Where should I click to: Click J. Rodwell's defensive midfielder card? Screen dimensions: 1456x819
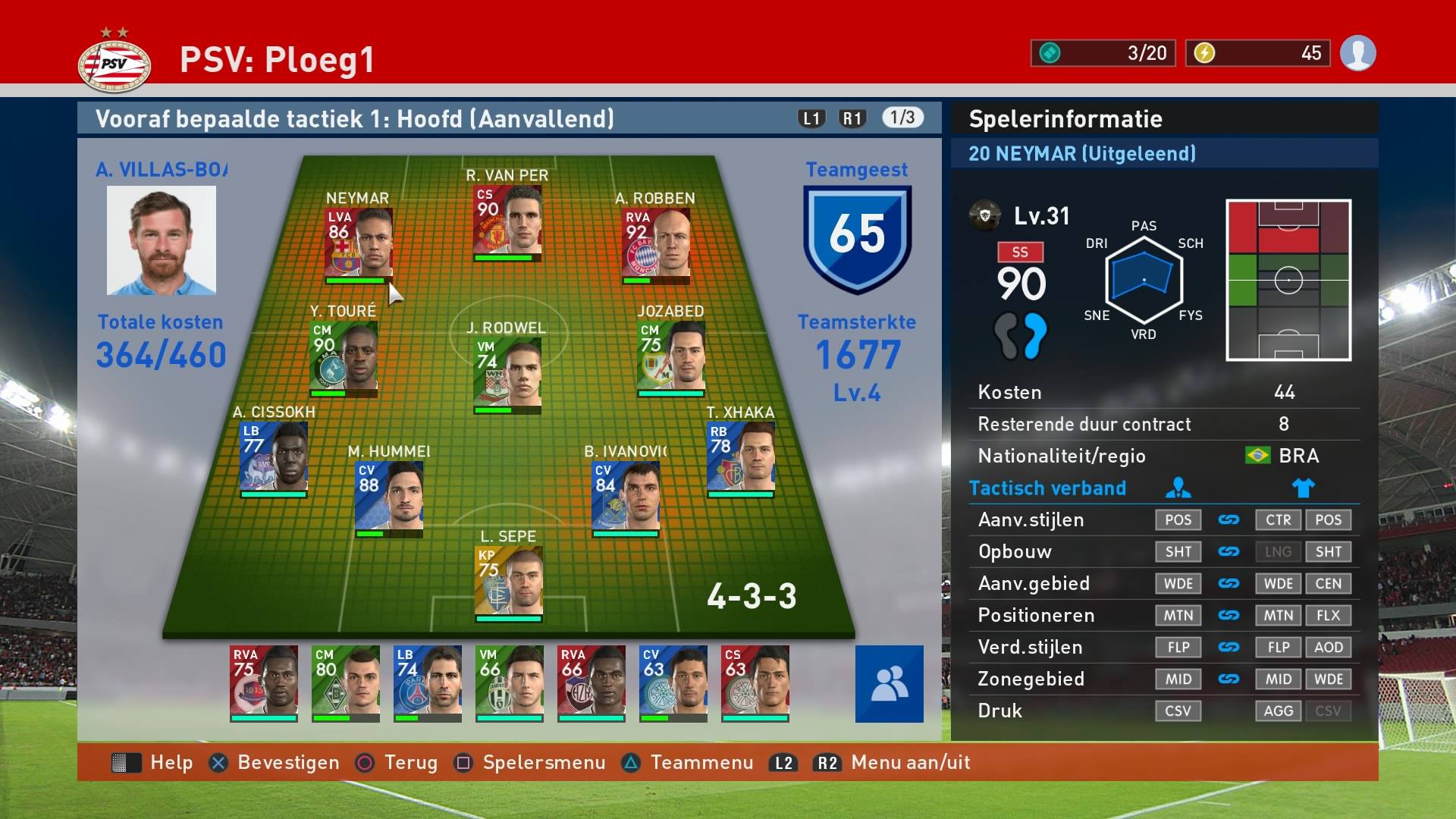(x=507, y=373)
